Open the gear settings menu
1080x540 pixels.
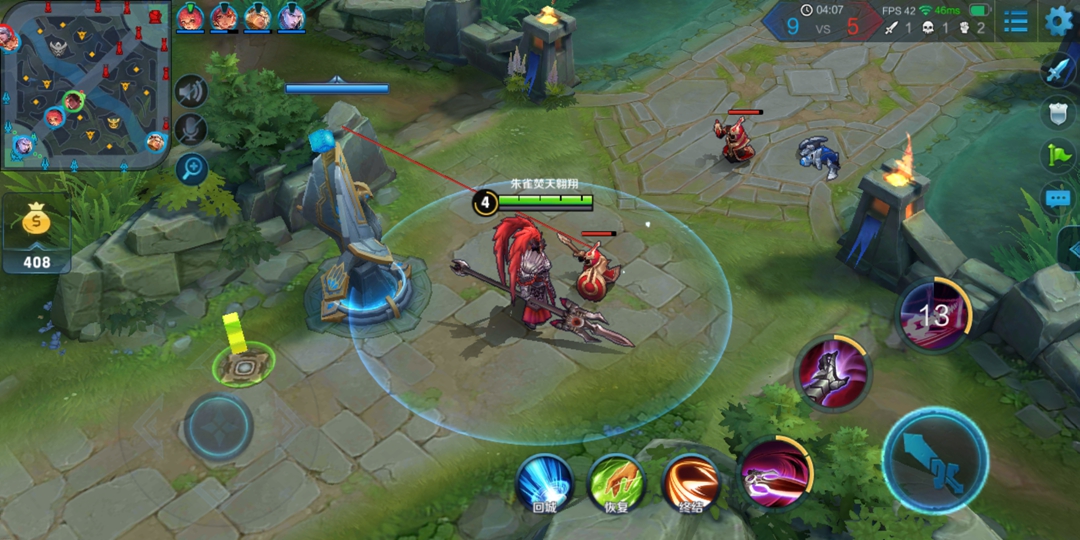click(x=1059, y=20)
